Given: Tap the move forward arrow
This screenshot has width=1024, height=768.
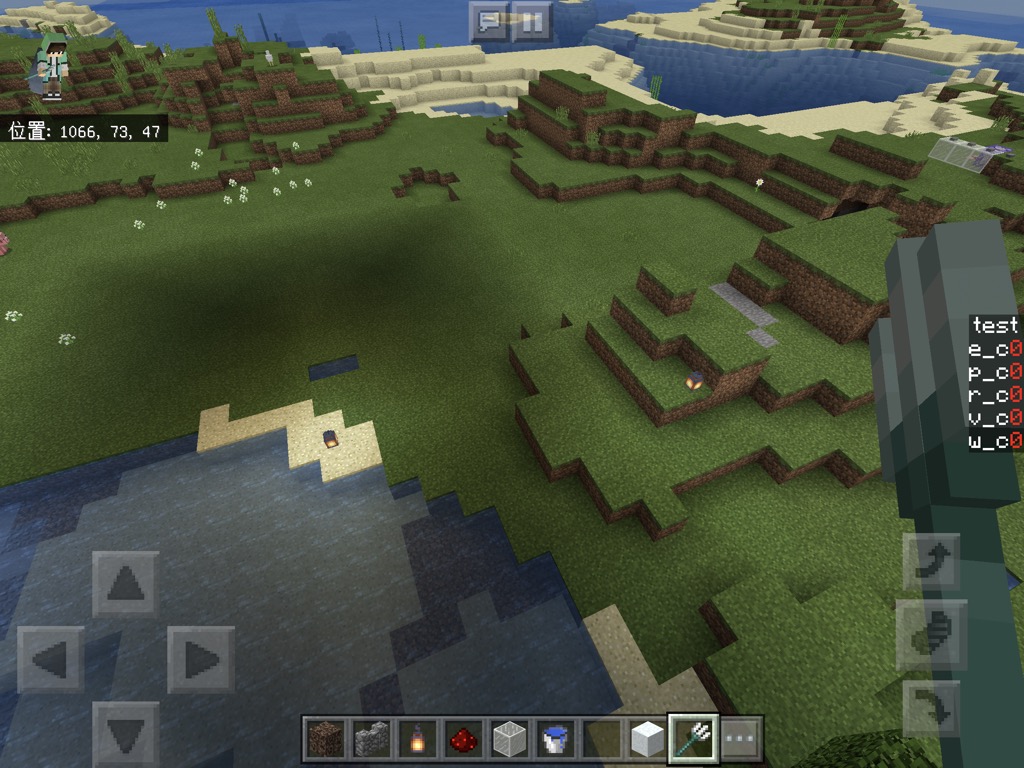Looking at the screenshot, I should pyautogui.click(x=125, y=584).
